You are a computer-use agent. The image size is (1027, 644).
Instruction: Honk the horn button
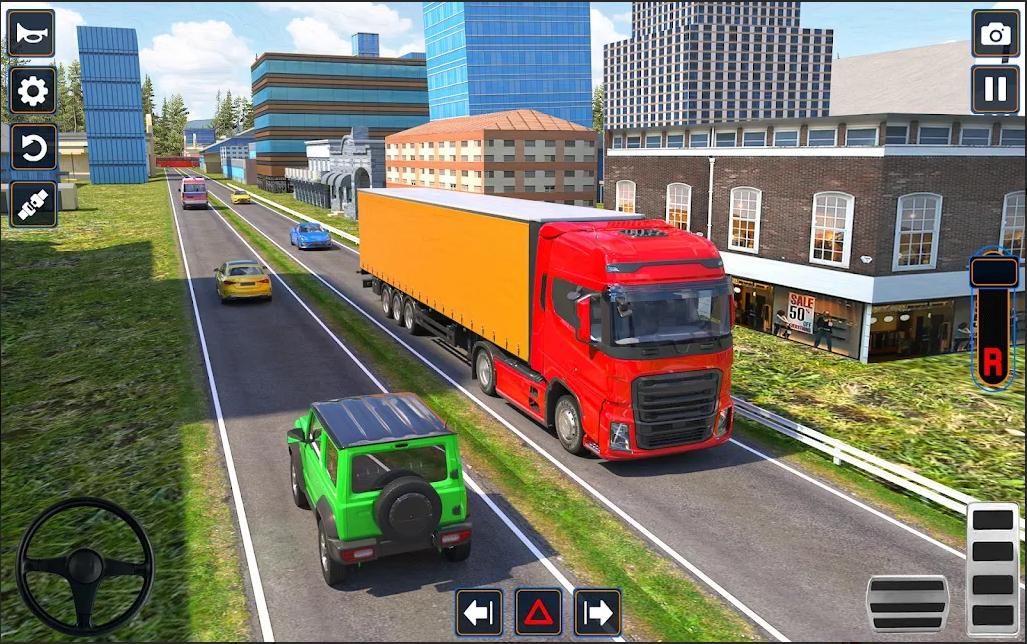click(x=32, y=34)
